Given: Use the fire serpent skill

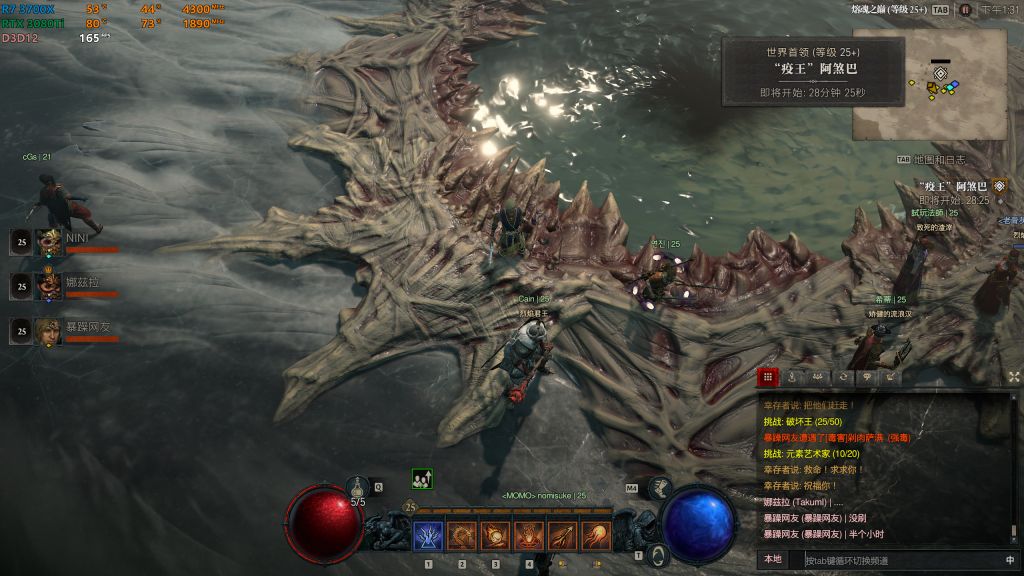Looking at the screenshot, I should pyautogui.click(x=462, y=536).
